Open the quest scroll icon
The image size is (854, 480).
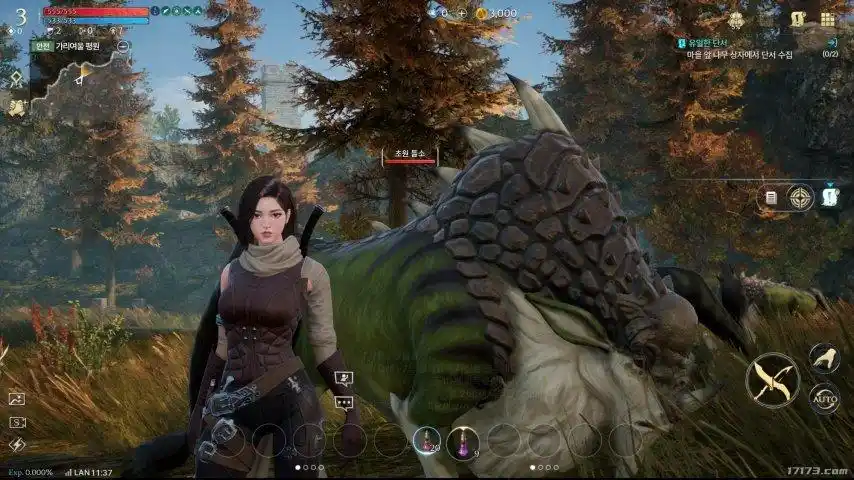pos(798,19)
